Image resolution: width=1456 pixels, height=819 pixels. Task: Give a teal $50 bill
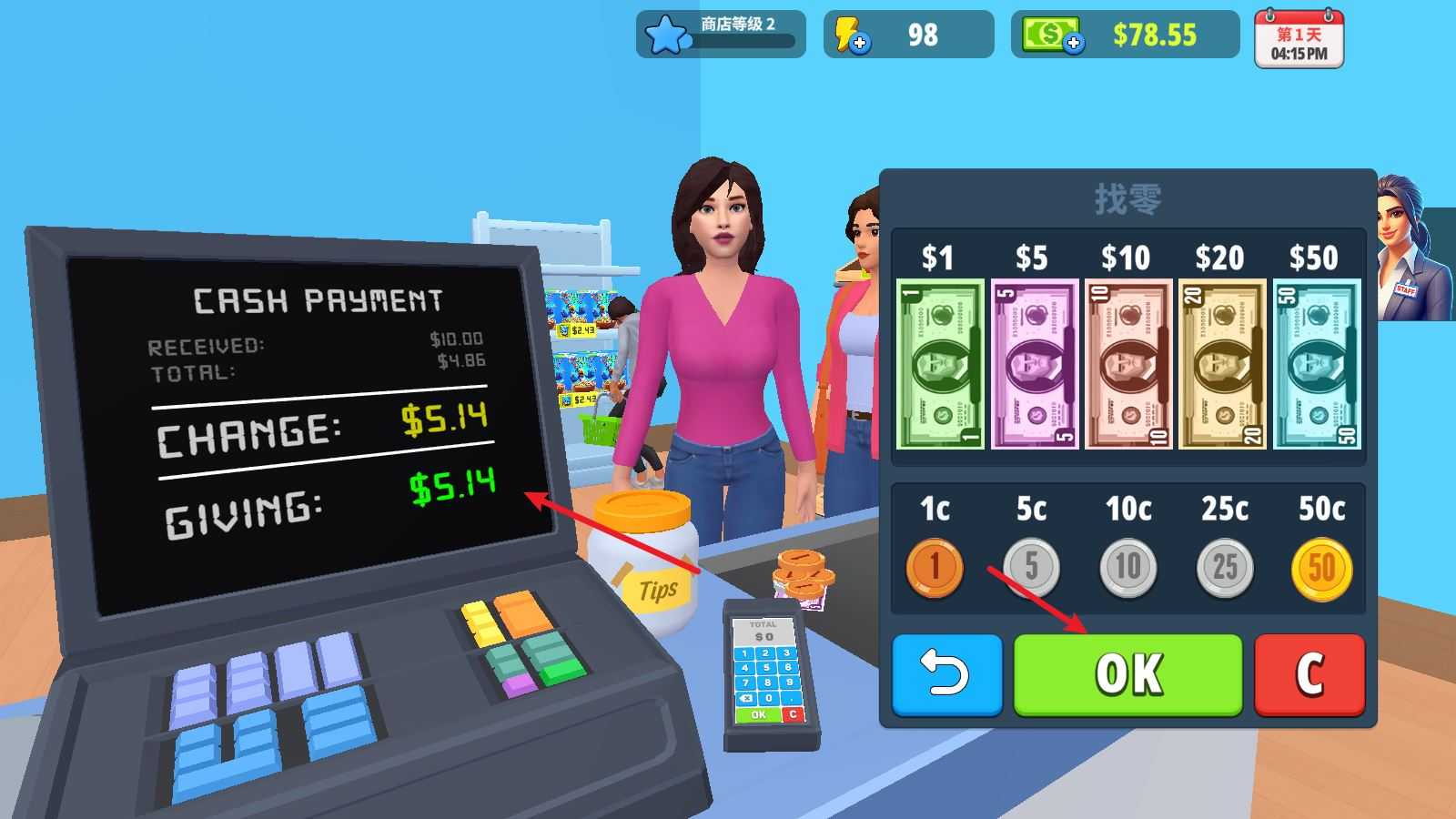pyautogui.click(x=1316, y=364)
